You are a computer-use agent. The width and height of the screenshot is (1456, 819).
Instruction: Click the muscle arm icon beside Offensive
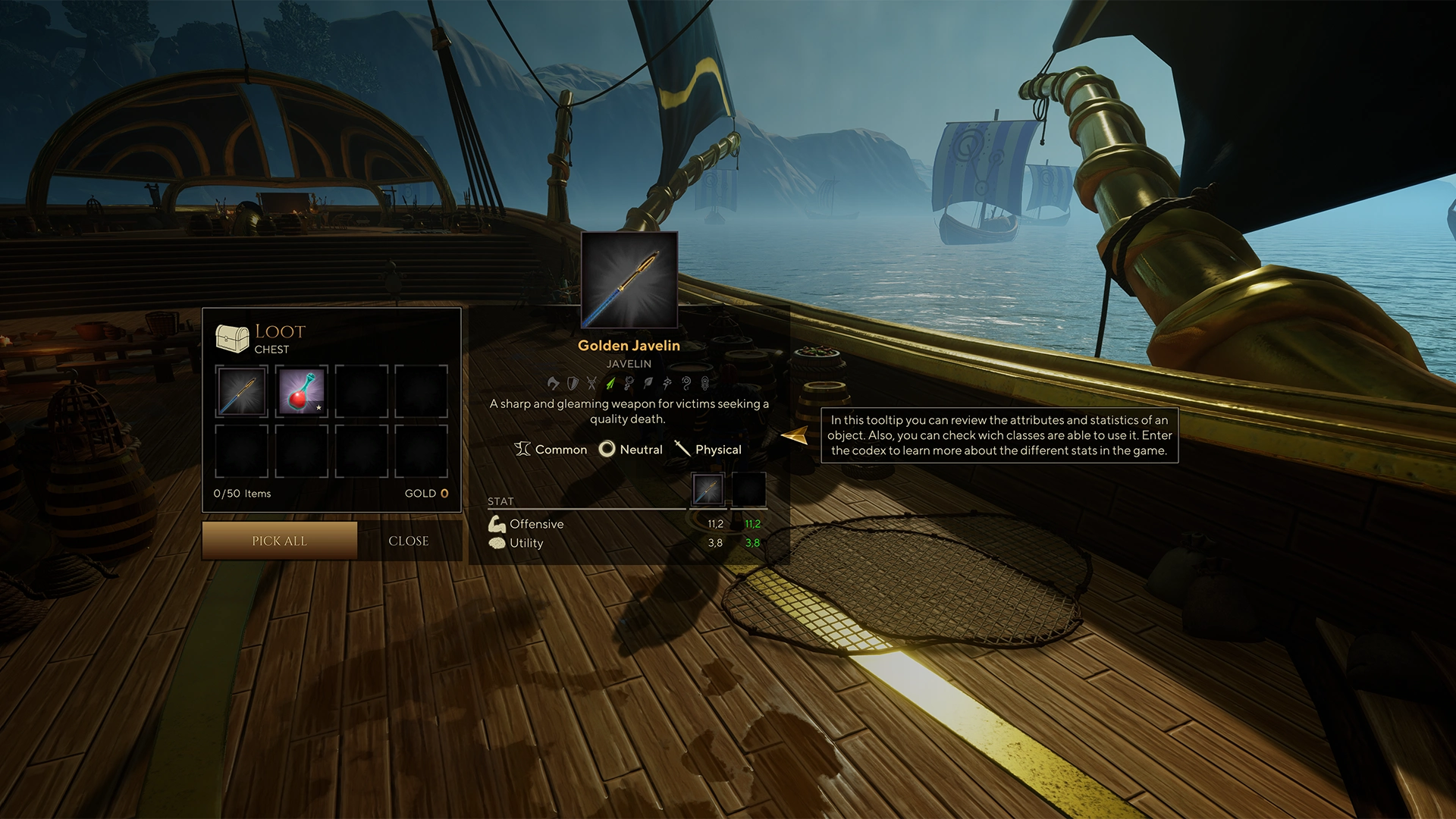coord(497,523)
